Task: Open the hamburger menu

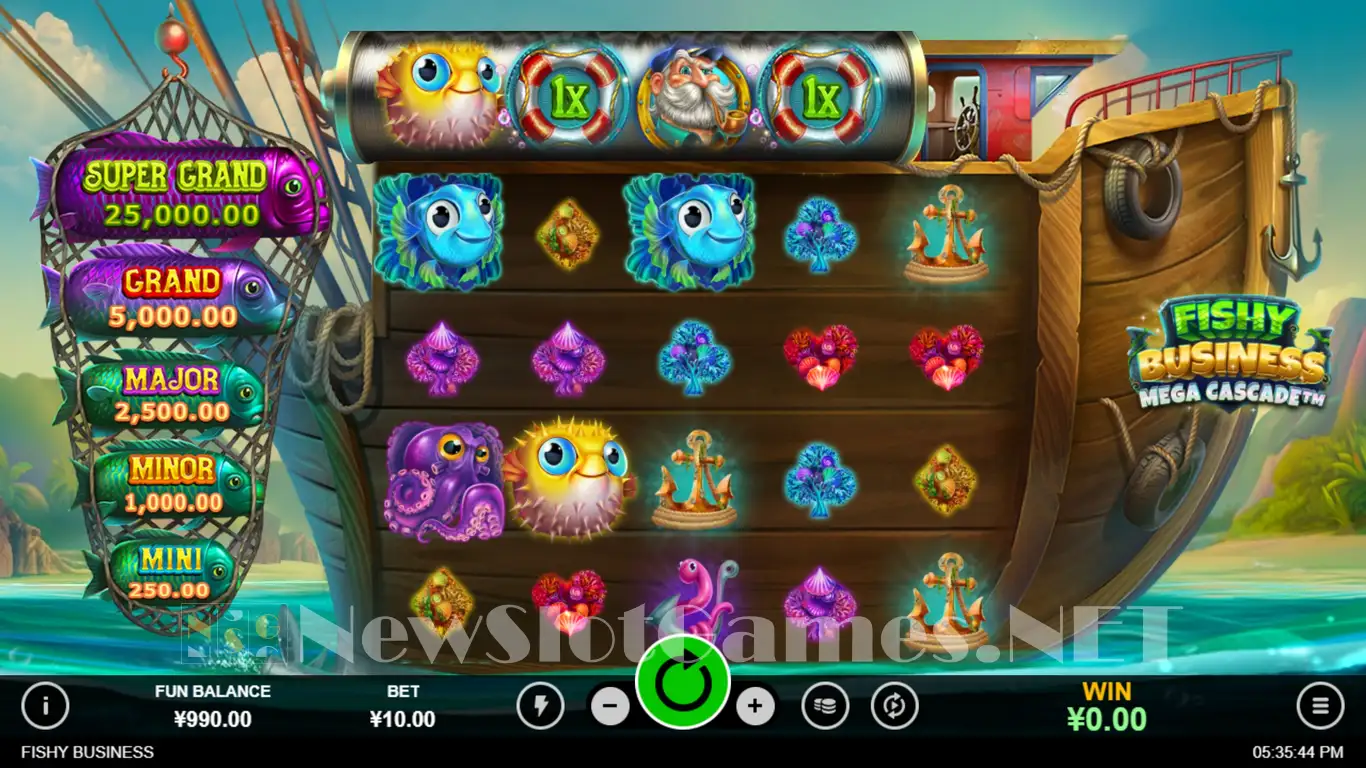Action: (1320, 707)
